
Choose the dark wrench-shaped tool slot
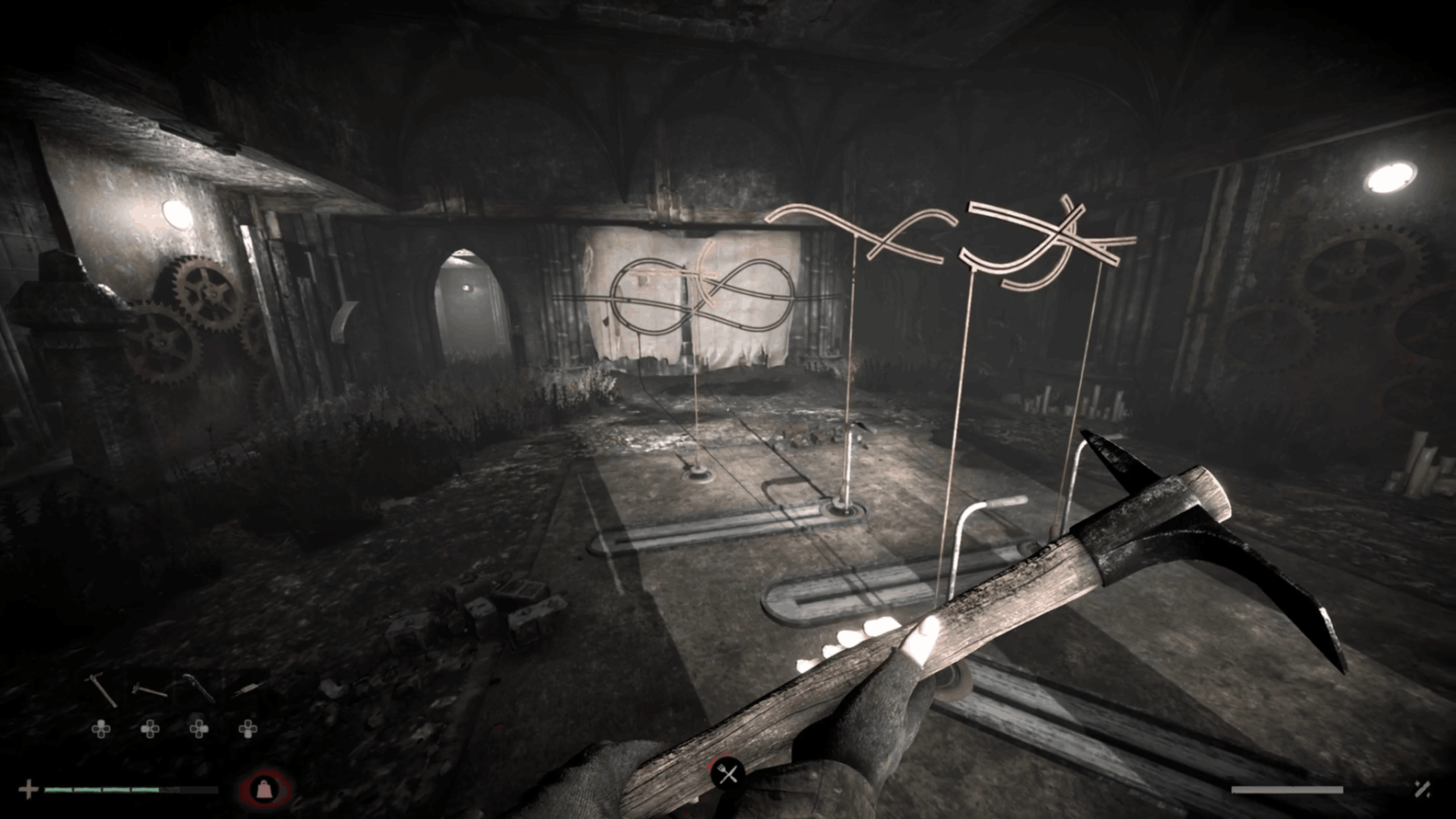point(198,689)
